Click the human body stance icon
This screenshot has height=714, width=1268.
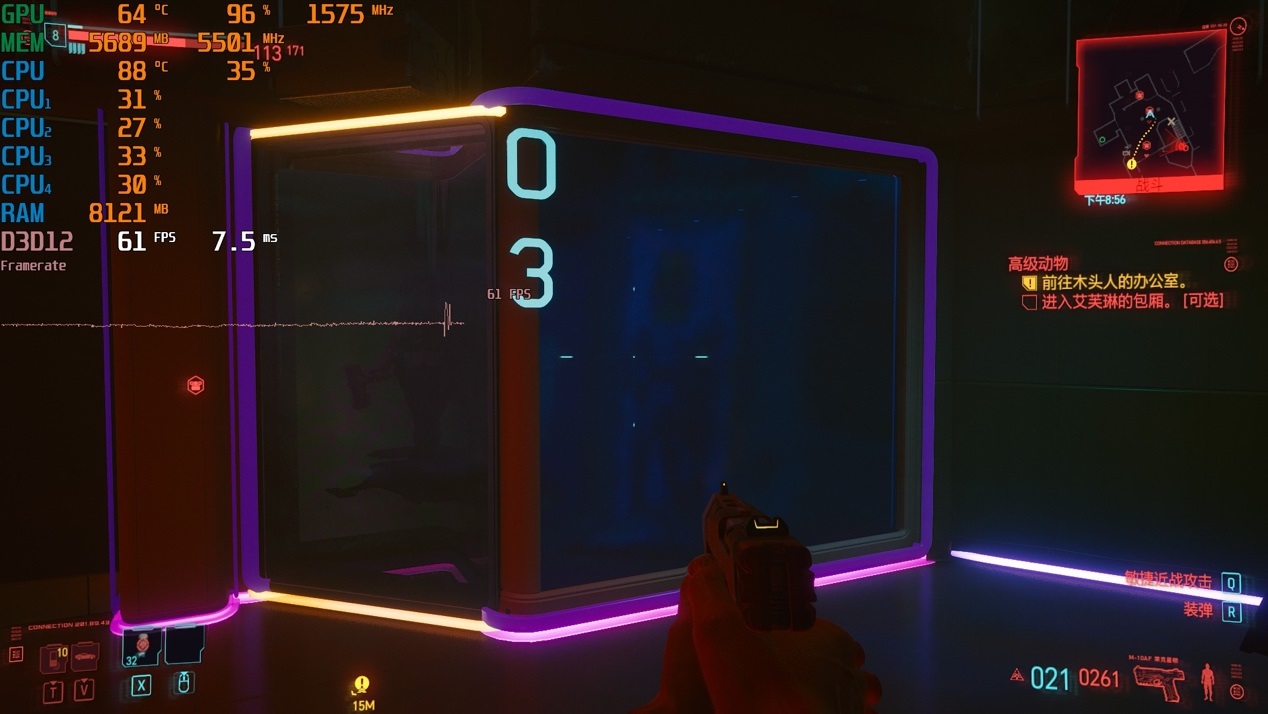(x=1207, y=681)
